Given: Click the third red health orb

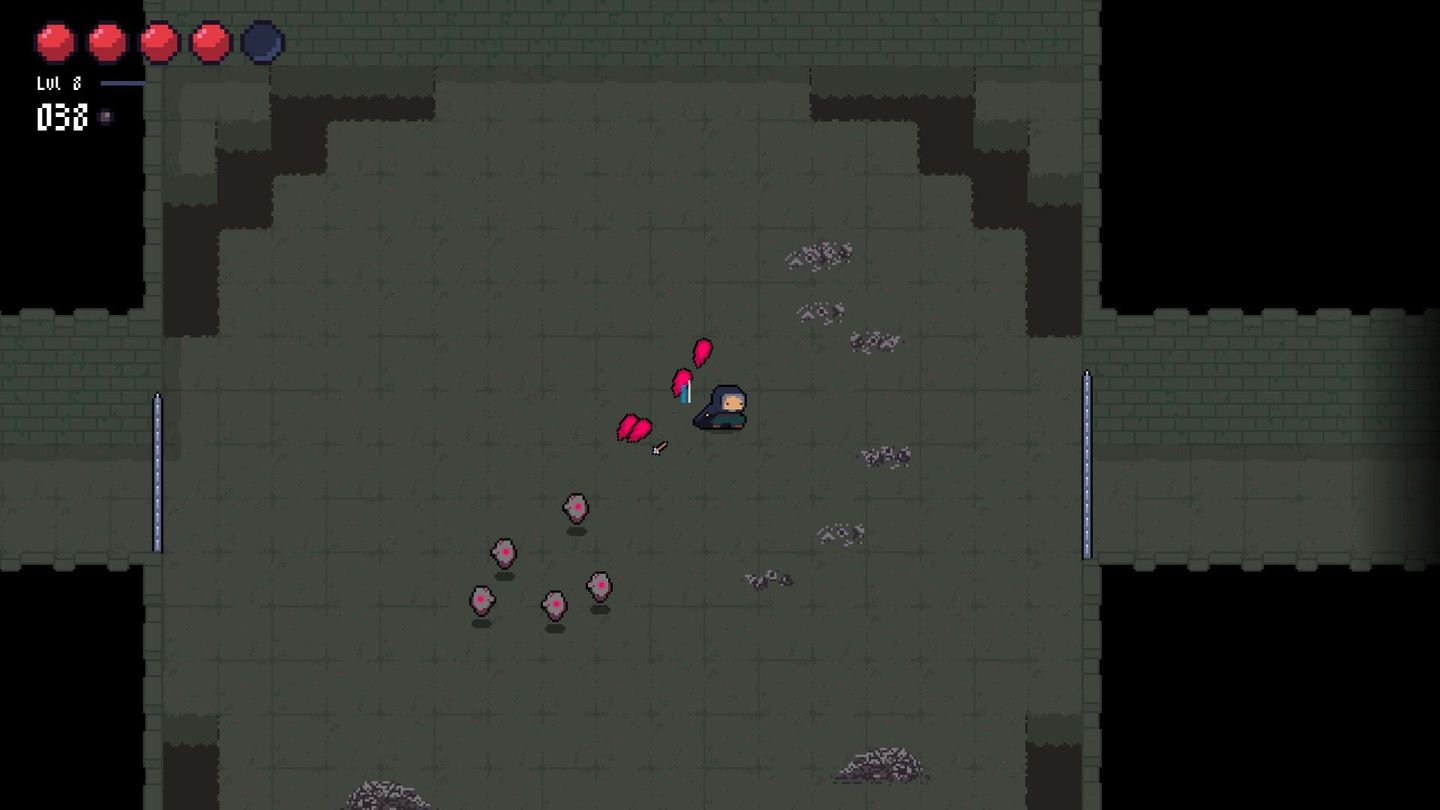Looking at the screenshot, I should (x=158, y=42).
